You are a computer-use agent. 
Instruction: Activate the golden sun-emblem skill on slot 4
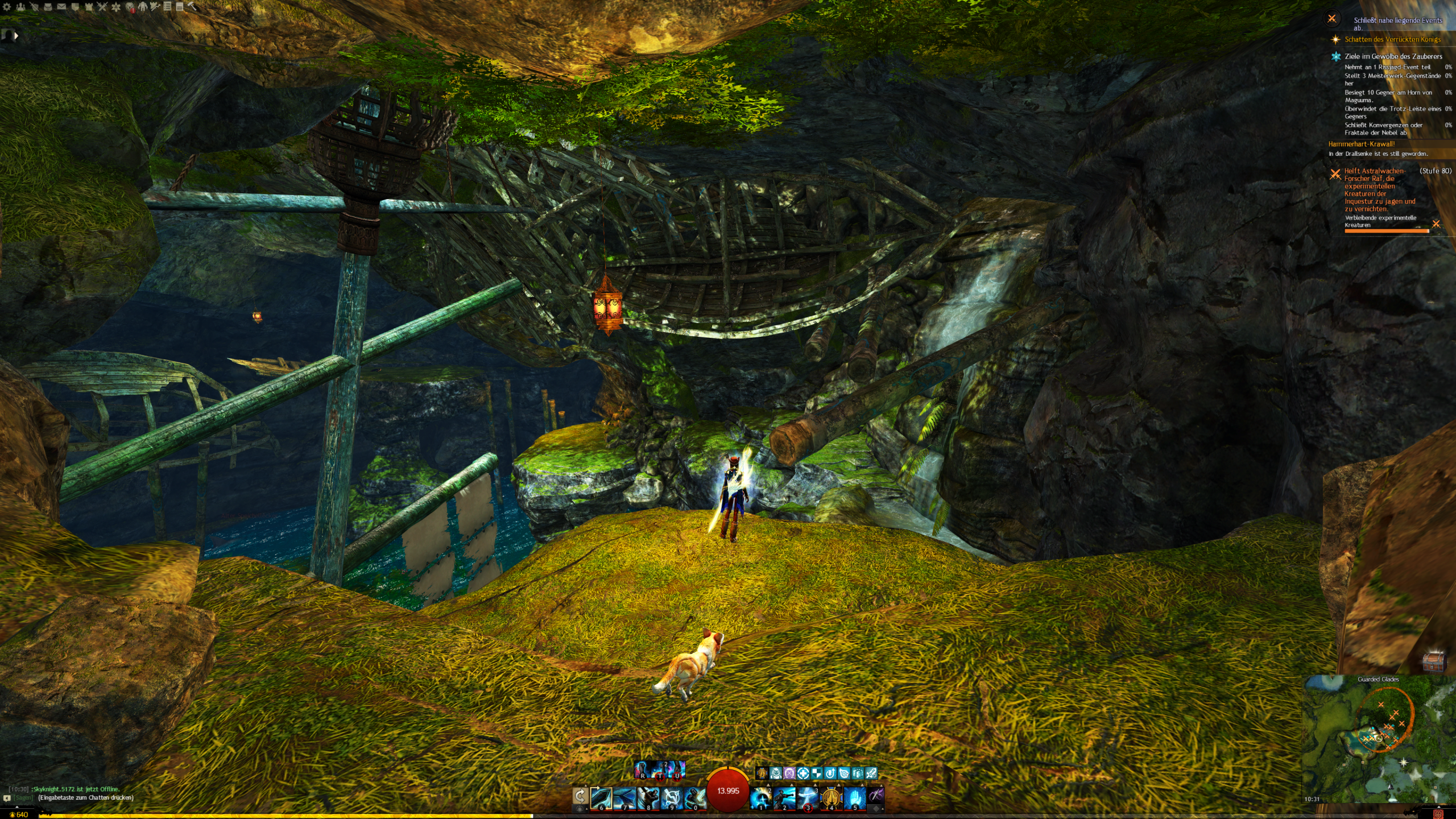[x=831, y=798]
